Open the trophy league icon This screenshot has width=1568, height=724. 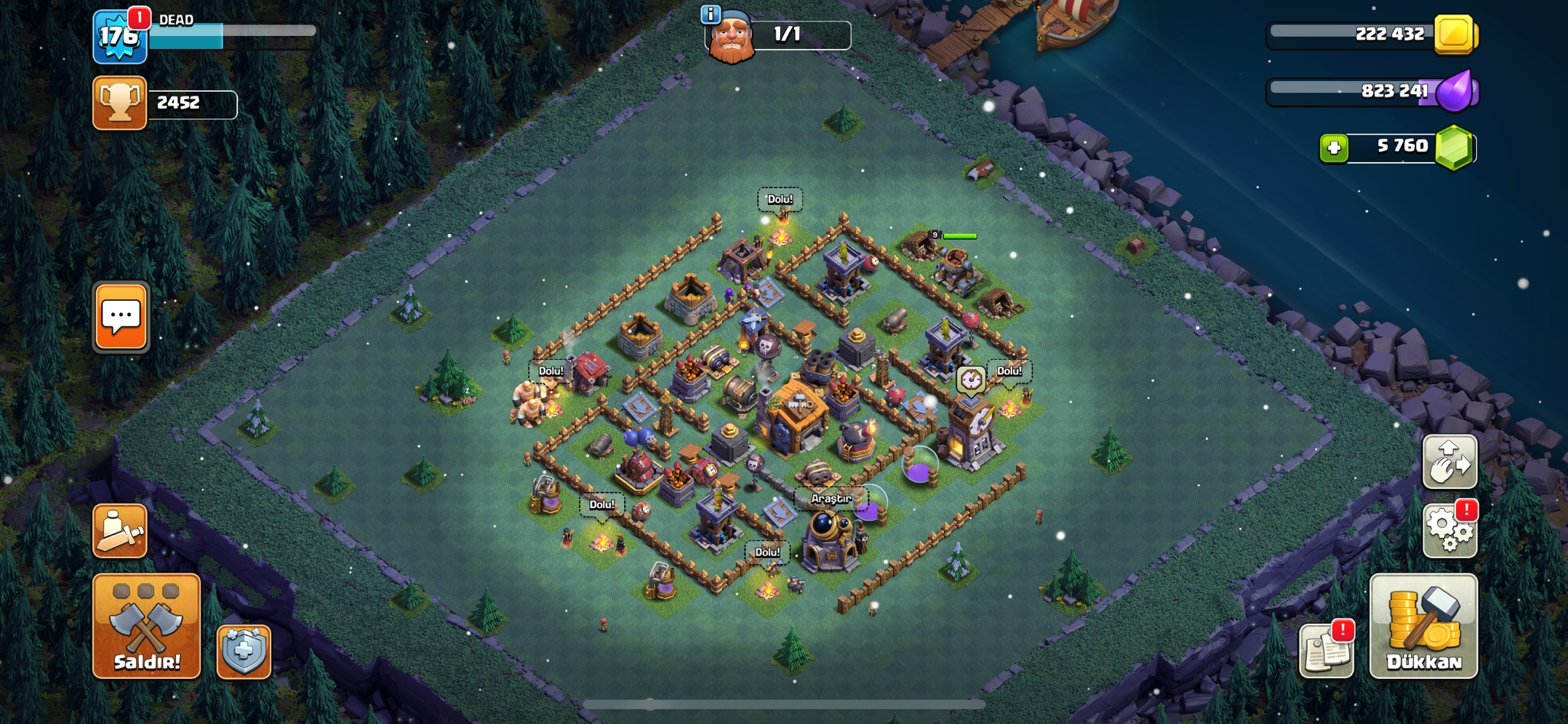coord(119,103)
